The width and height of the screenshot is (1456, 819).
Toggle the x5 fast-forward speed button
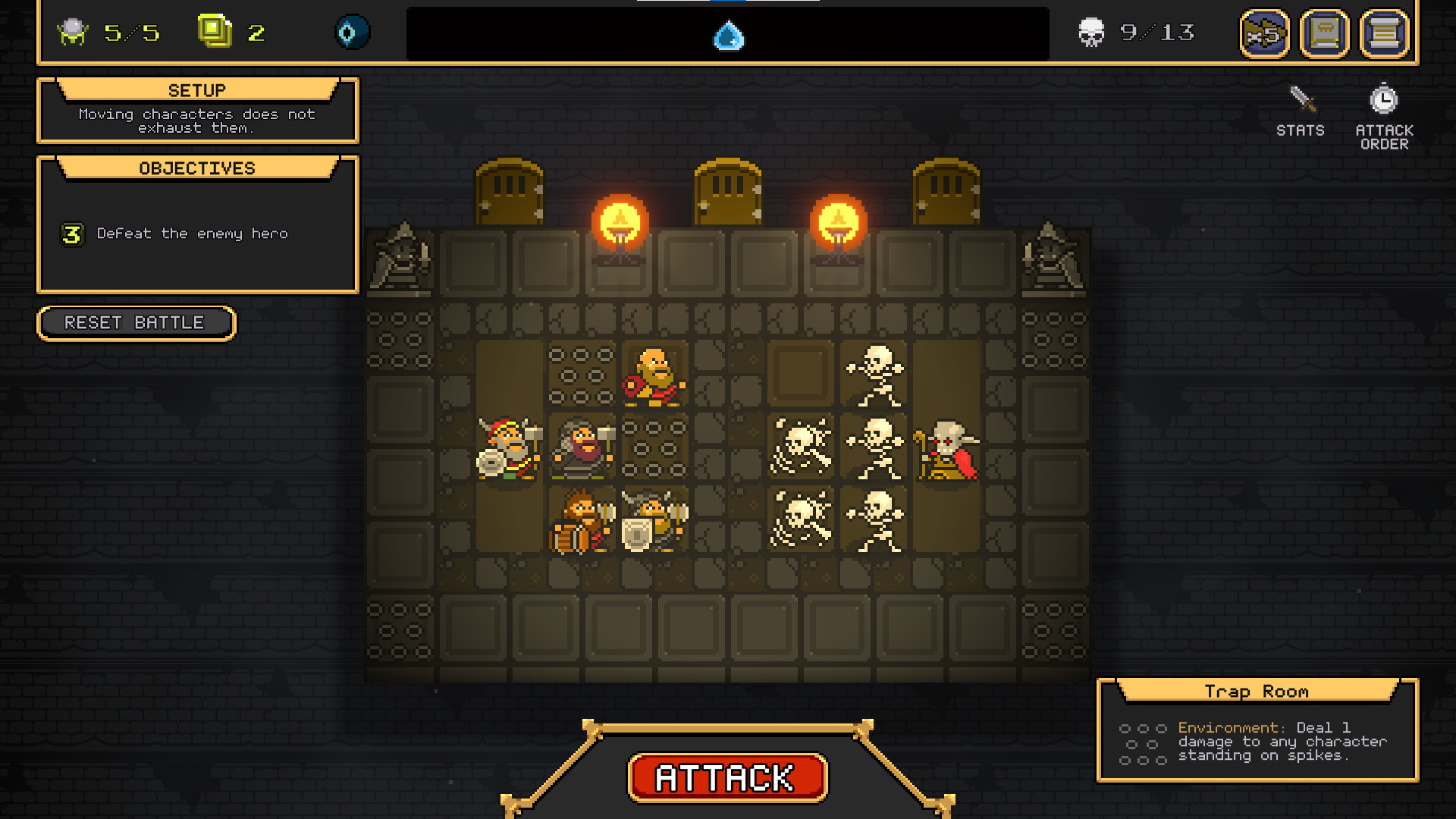click(x=1264, y=34)
